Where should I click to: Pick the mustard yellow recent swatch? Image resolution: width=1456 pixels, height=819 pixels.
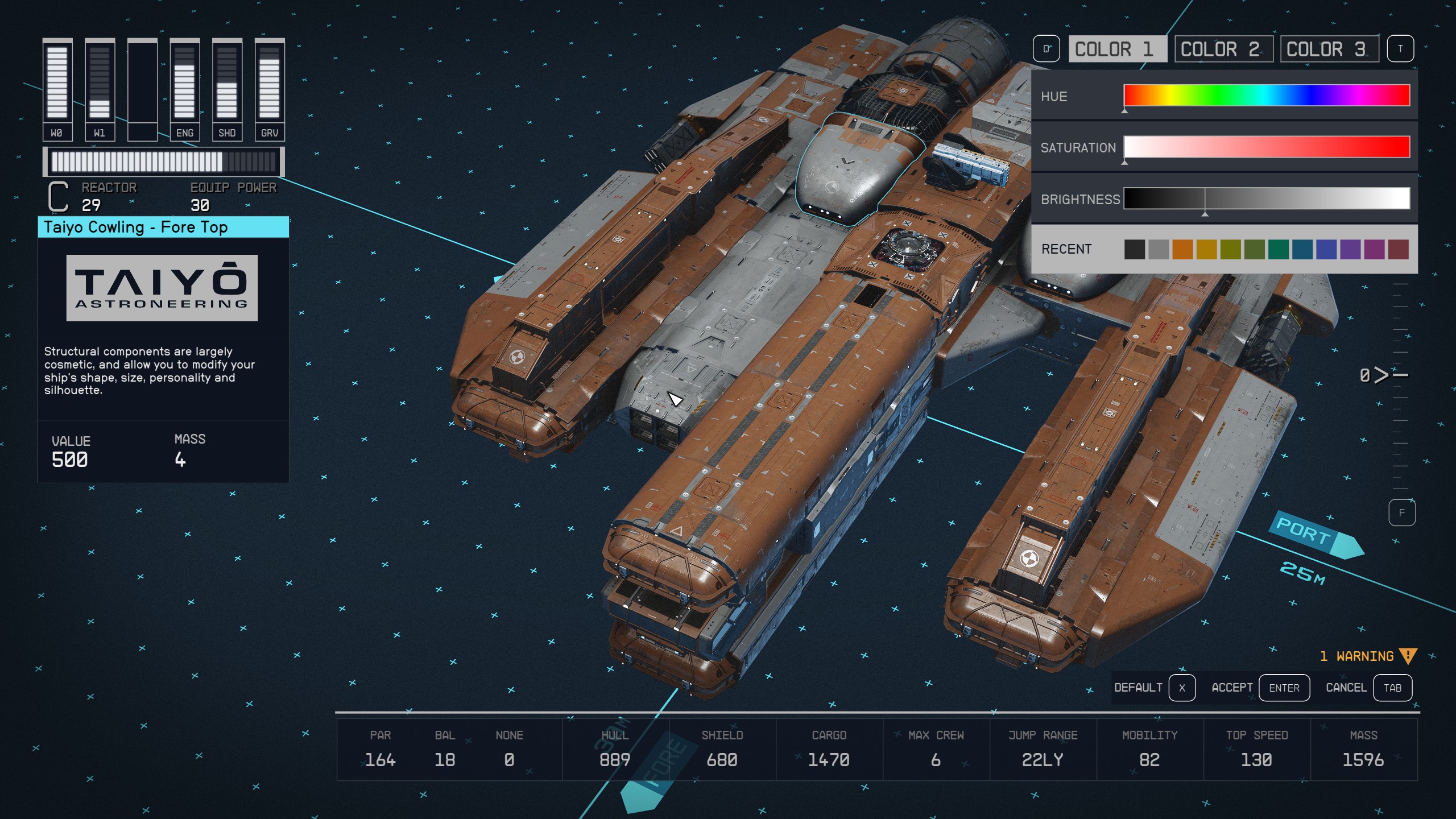pyautogui.click(x=1206, y=249)
